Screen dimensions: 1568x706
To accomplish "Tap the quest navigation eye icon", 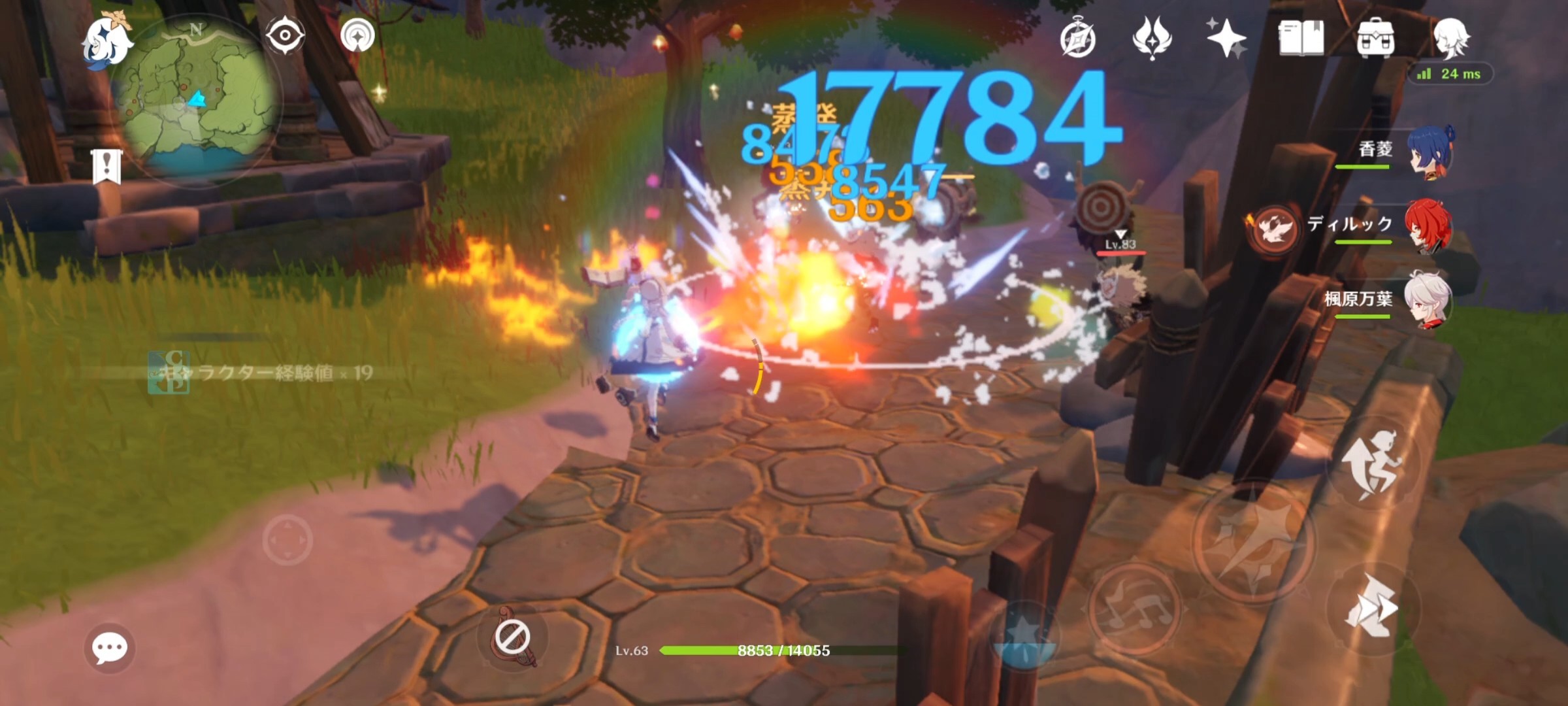I will coord(285,35).
